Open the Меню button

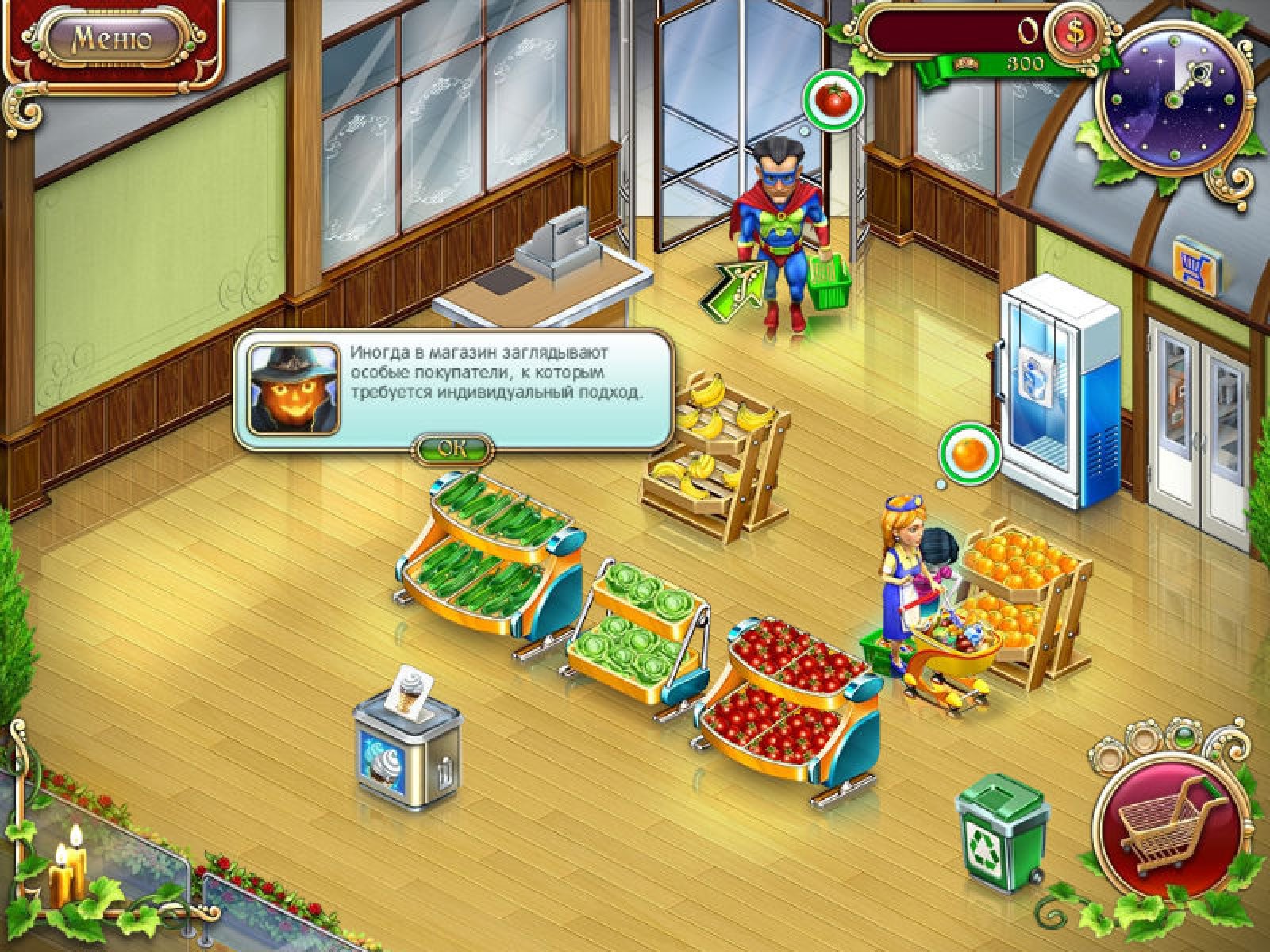(112, 38)
